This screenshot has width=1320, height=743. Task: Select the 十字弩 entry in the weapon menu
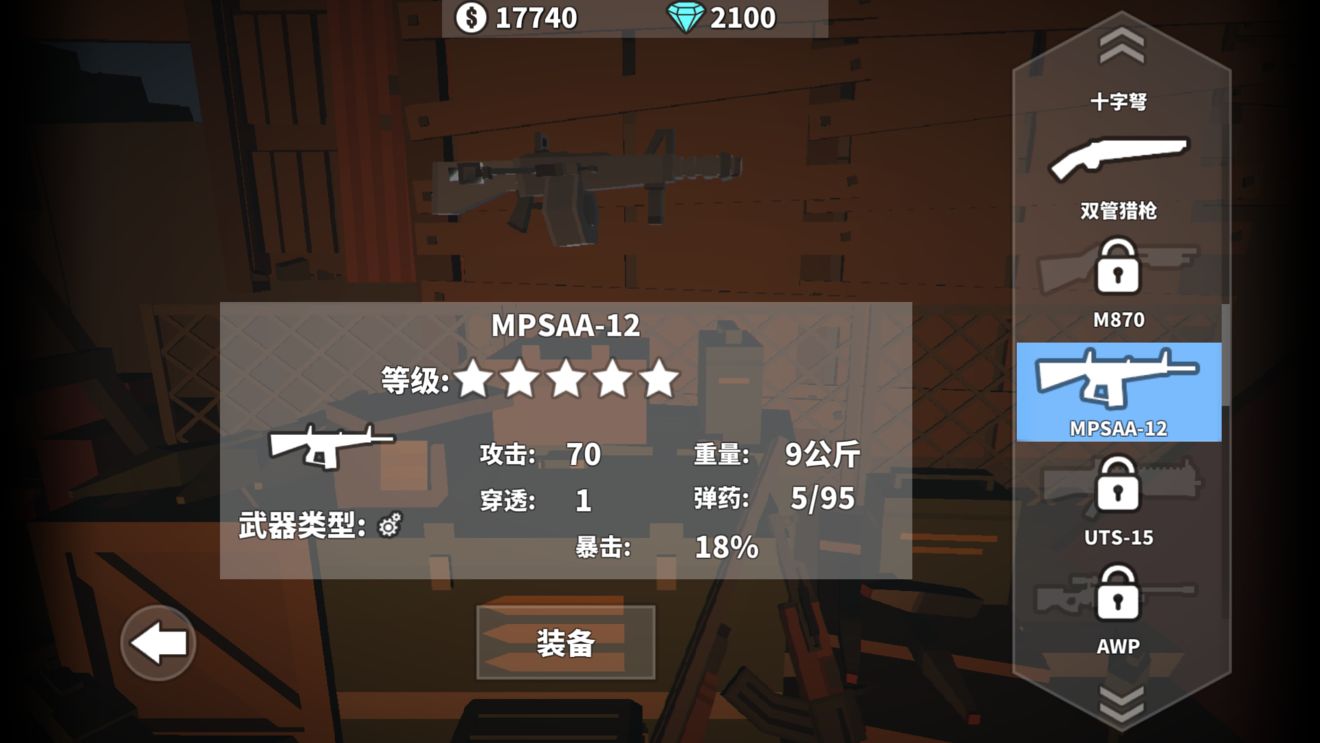(x=1120, y=100)
